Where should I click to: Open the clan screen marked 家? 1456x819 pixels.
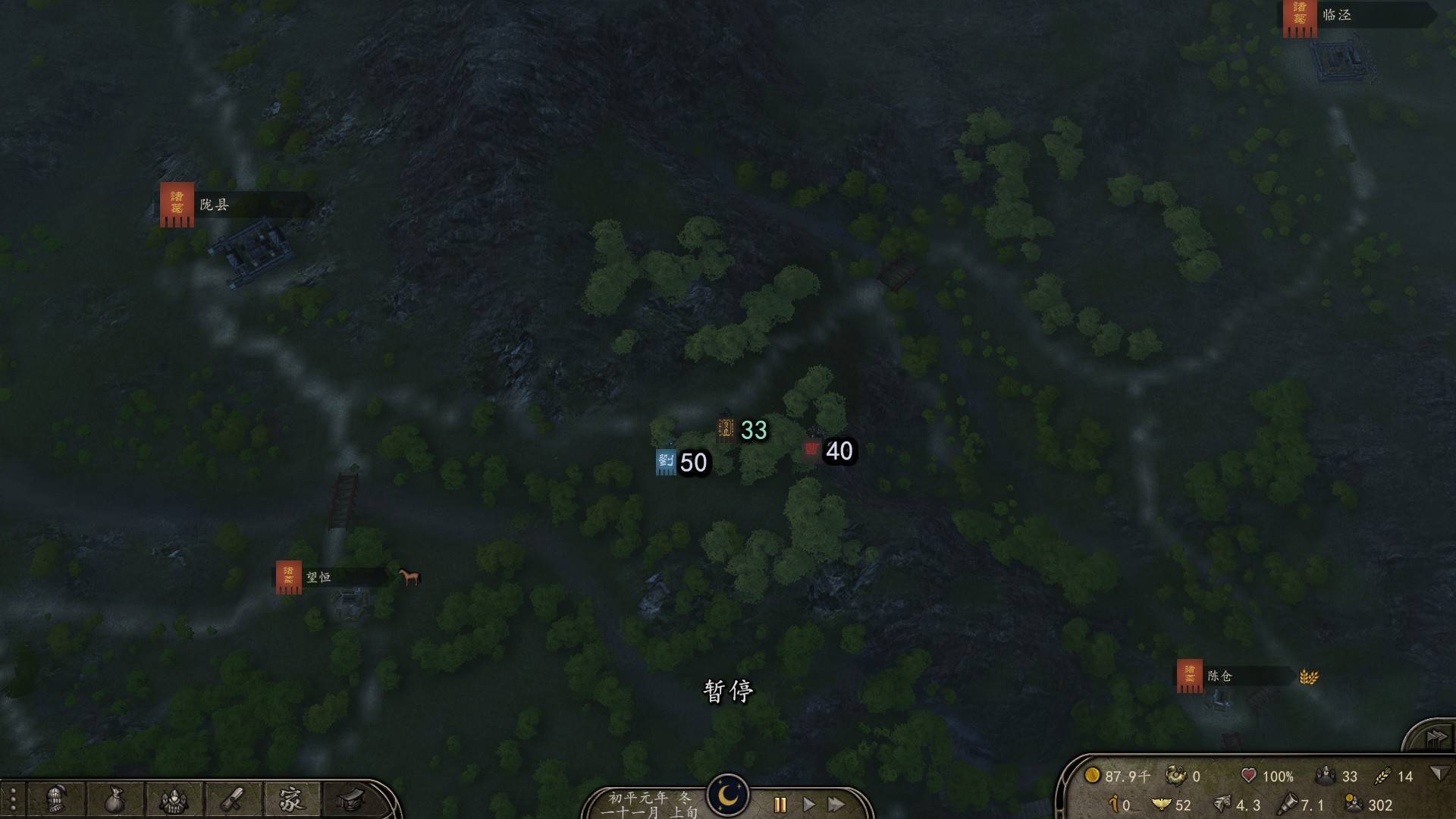coord(290,799)
